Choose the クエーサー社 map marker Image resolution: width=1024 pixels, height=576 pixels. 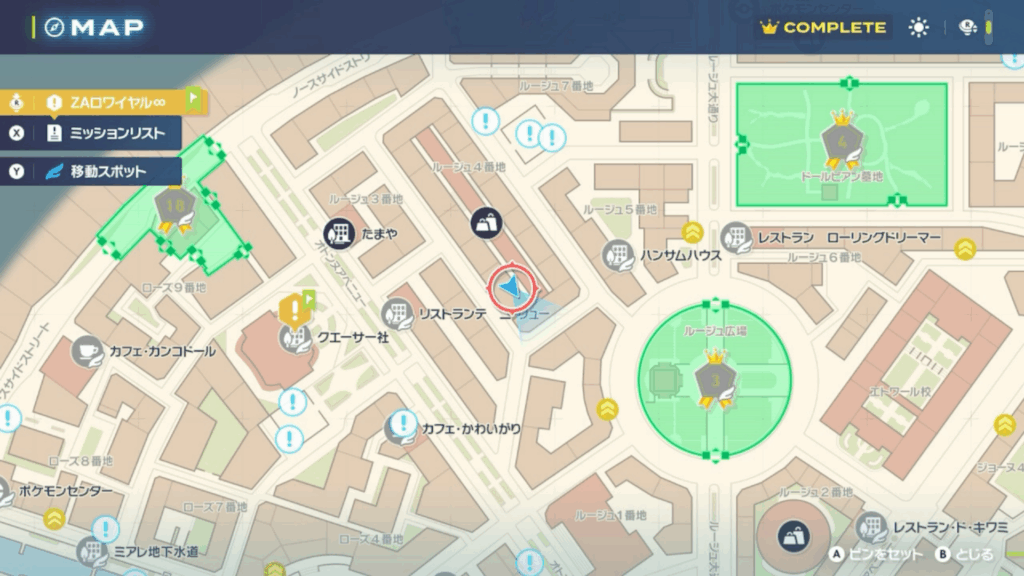click(x=294, y=338)
